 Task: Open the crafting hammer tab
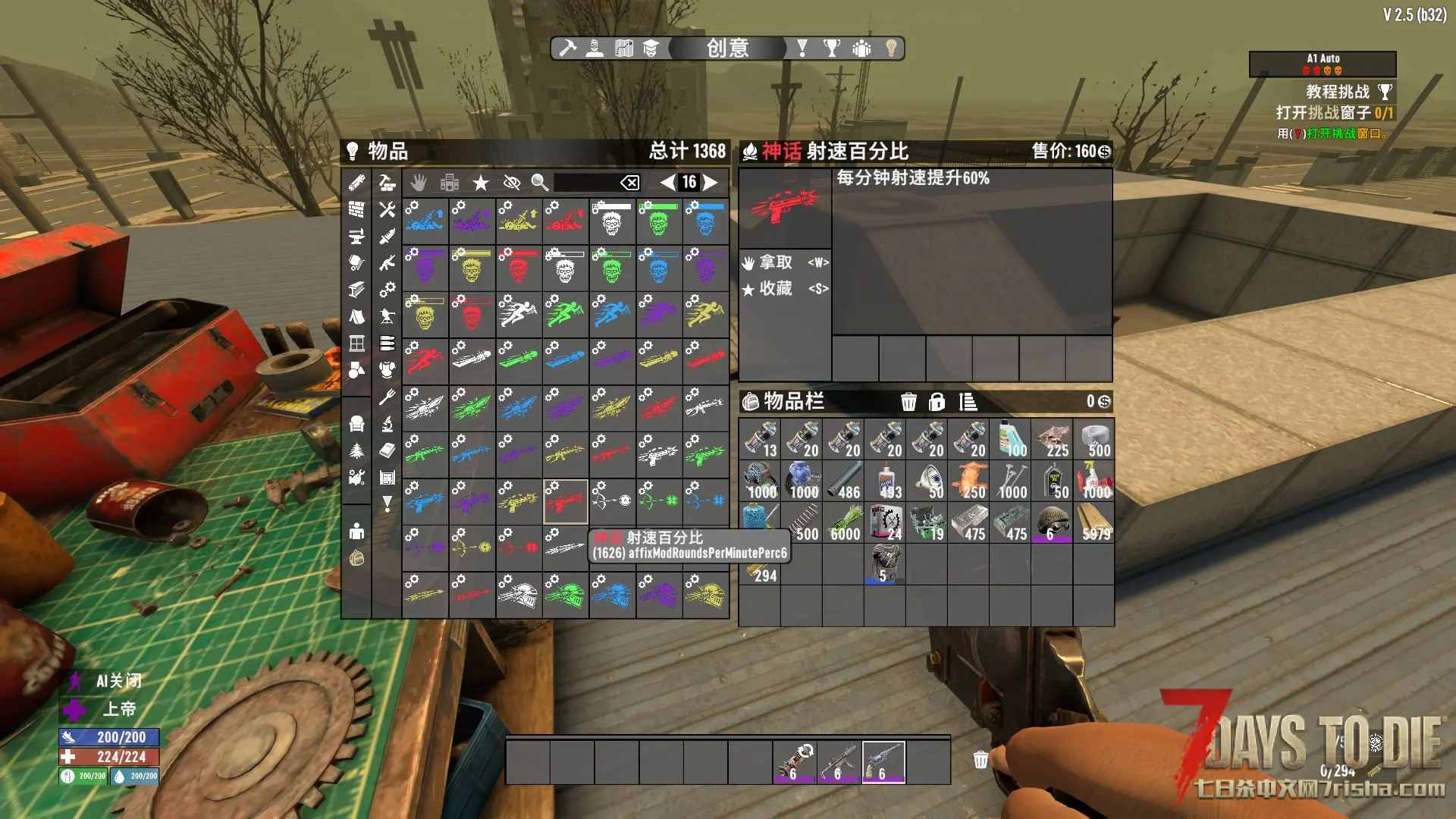point(567,49)
